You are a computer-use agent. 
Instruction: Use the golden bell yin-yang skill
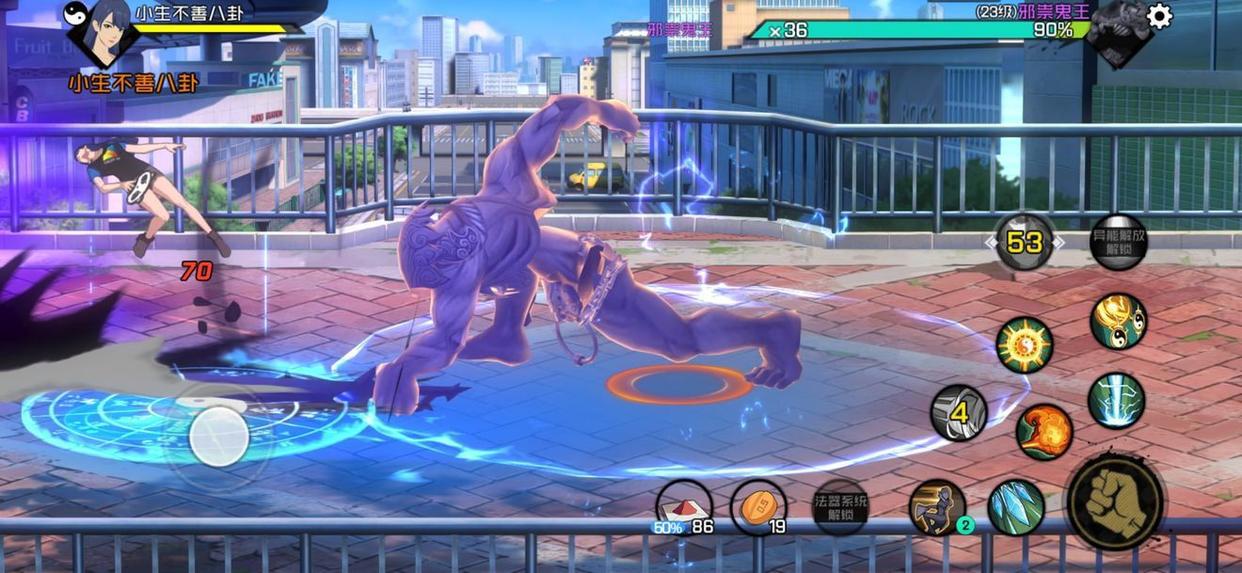point(1118,321)
